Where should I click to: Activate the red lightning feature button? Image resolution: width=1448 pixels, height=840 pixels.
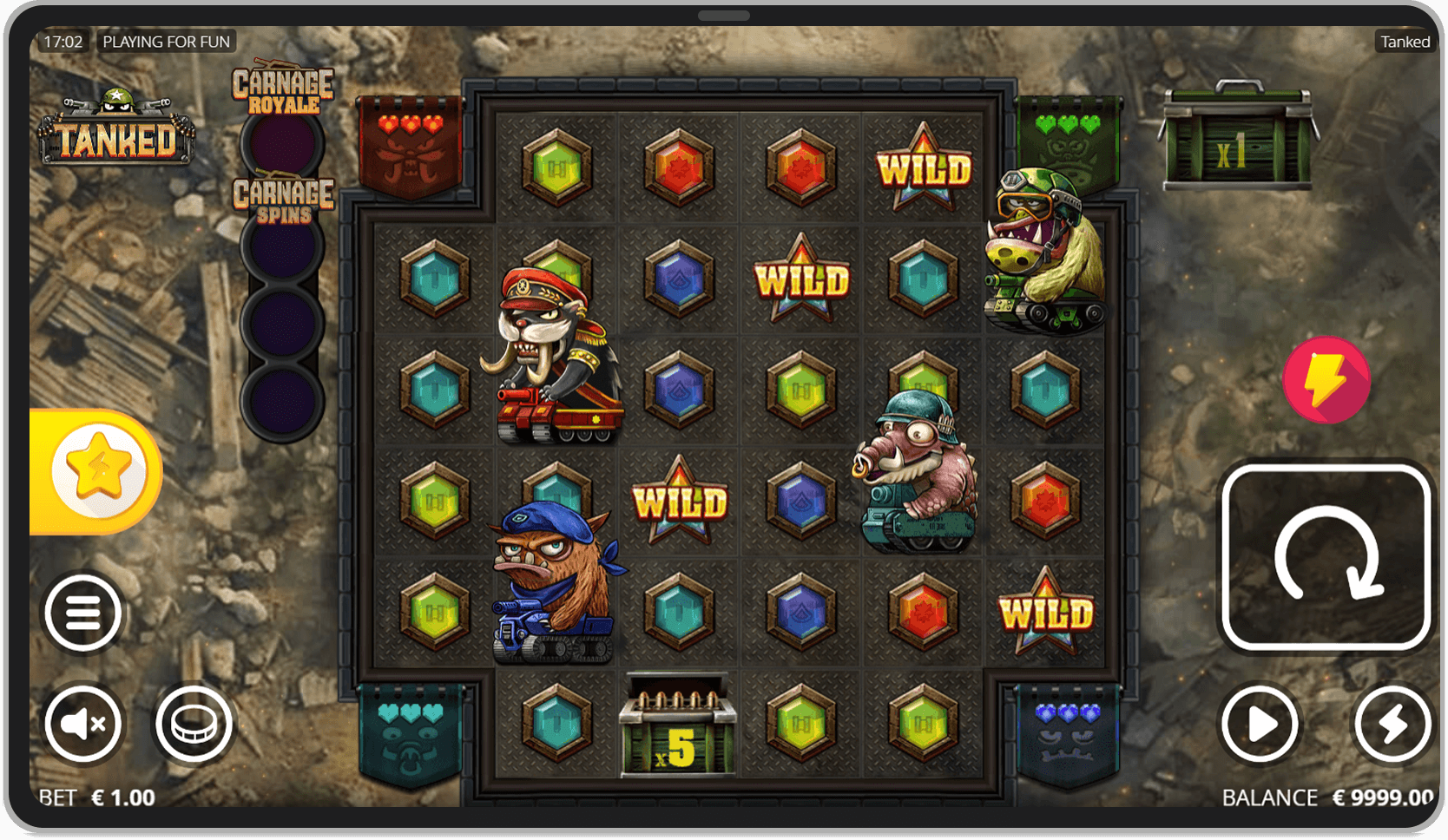(1328, 379)
